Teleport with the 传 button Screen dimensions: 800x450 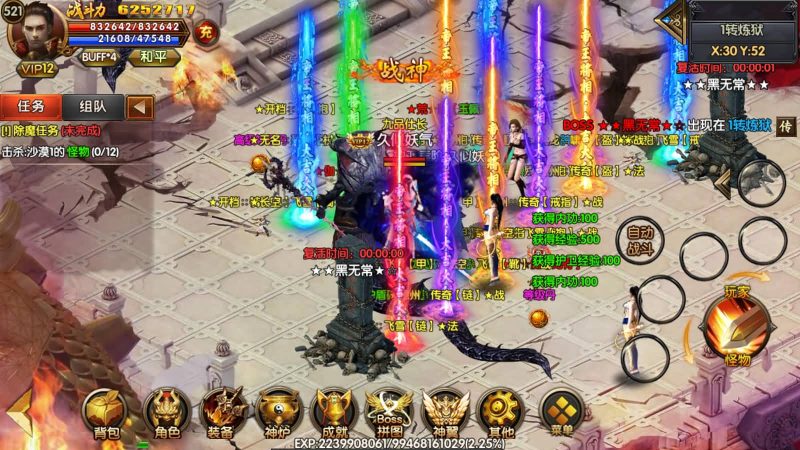786,125
